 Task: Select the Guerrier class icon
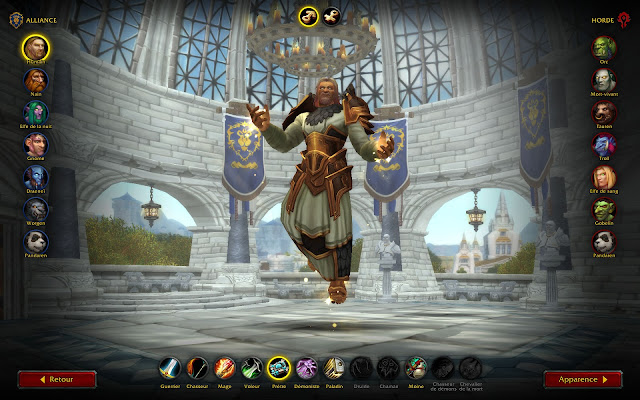pos(172,369)
